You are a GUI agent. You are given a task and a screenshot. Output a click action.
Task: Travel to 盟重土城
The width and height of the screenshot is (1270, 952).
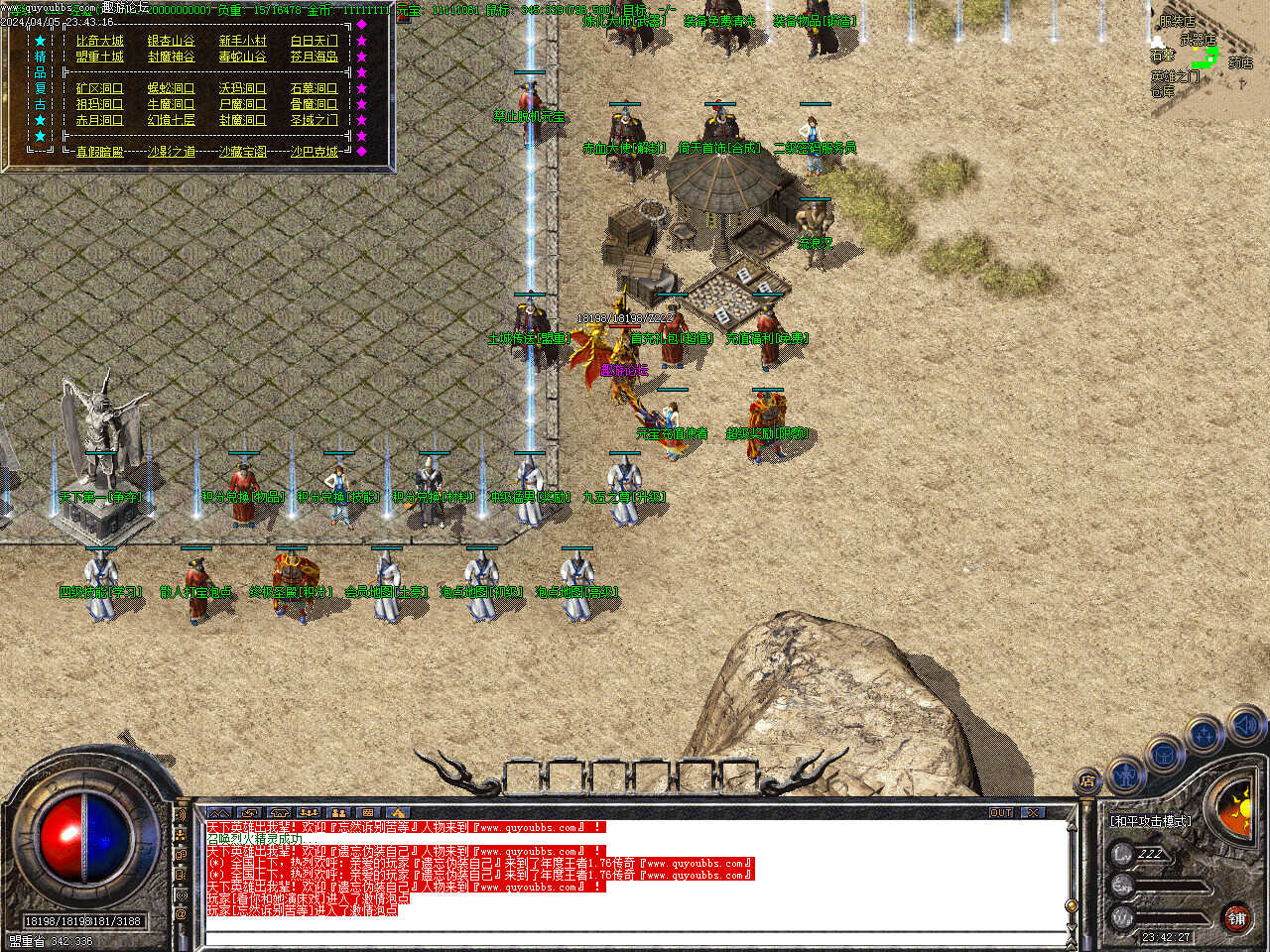point(100,57)
